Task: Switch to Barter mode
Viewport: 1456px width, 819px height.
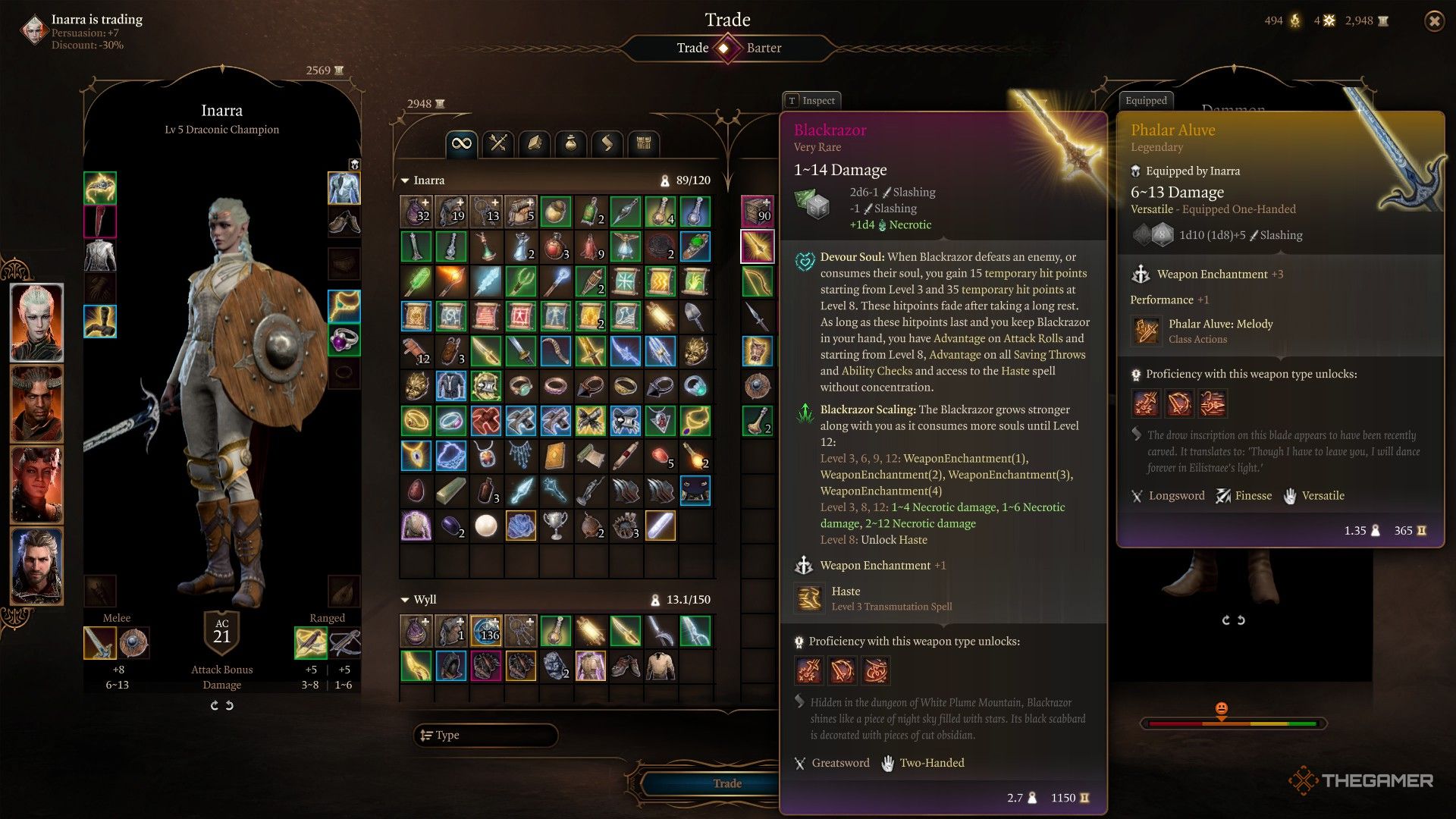Action: tap(763, 48)
